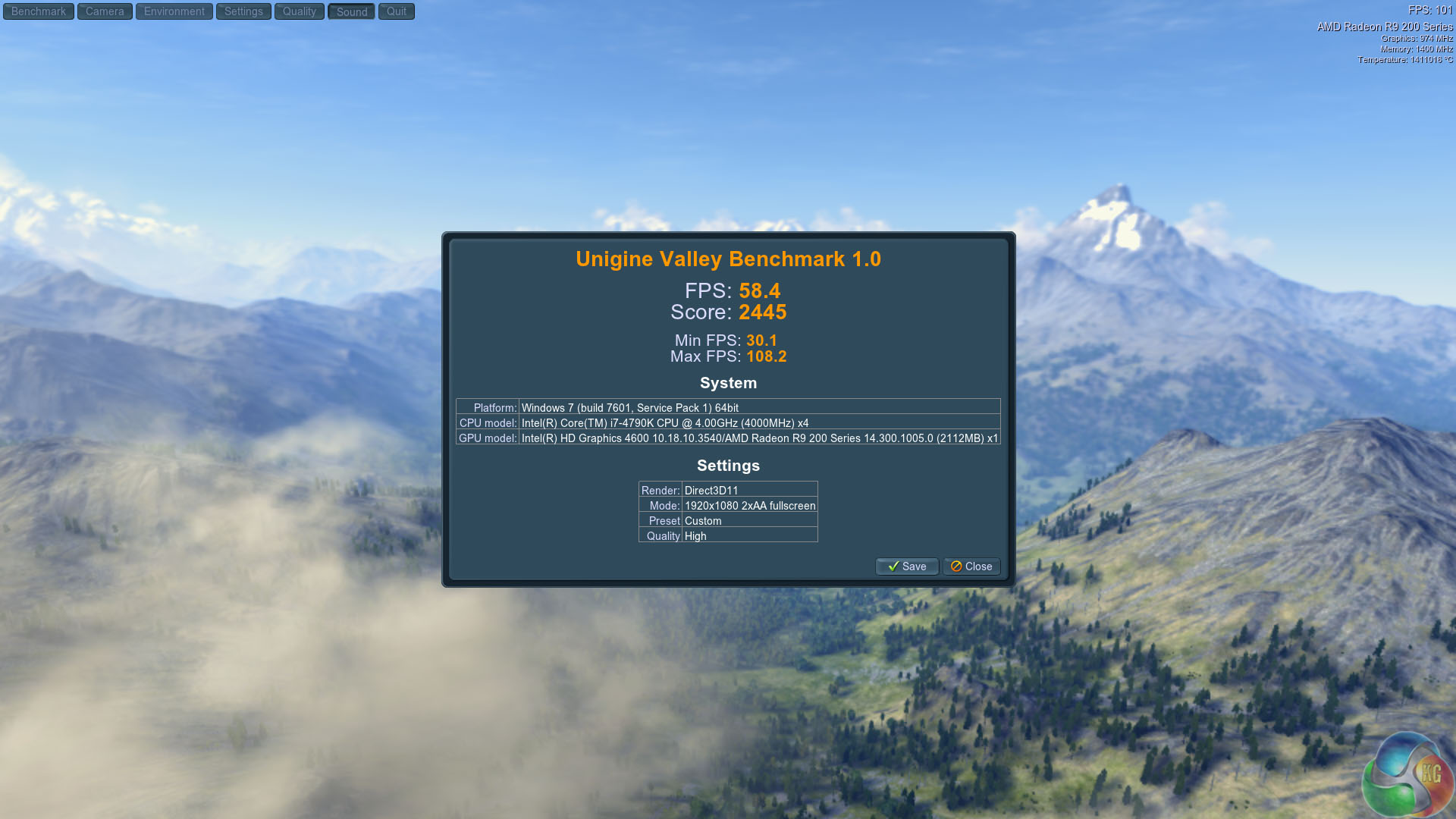Save the benchmark results

907,566
